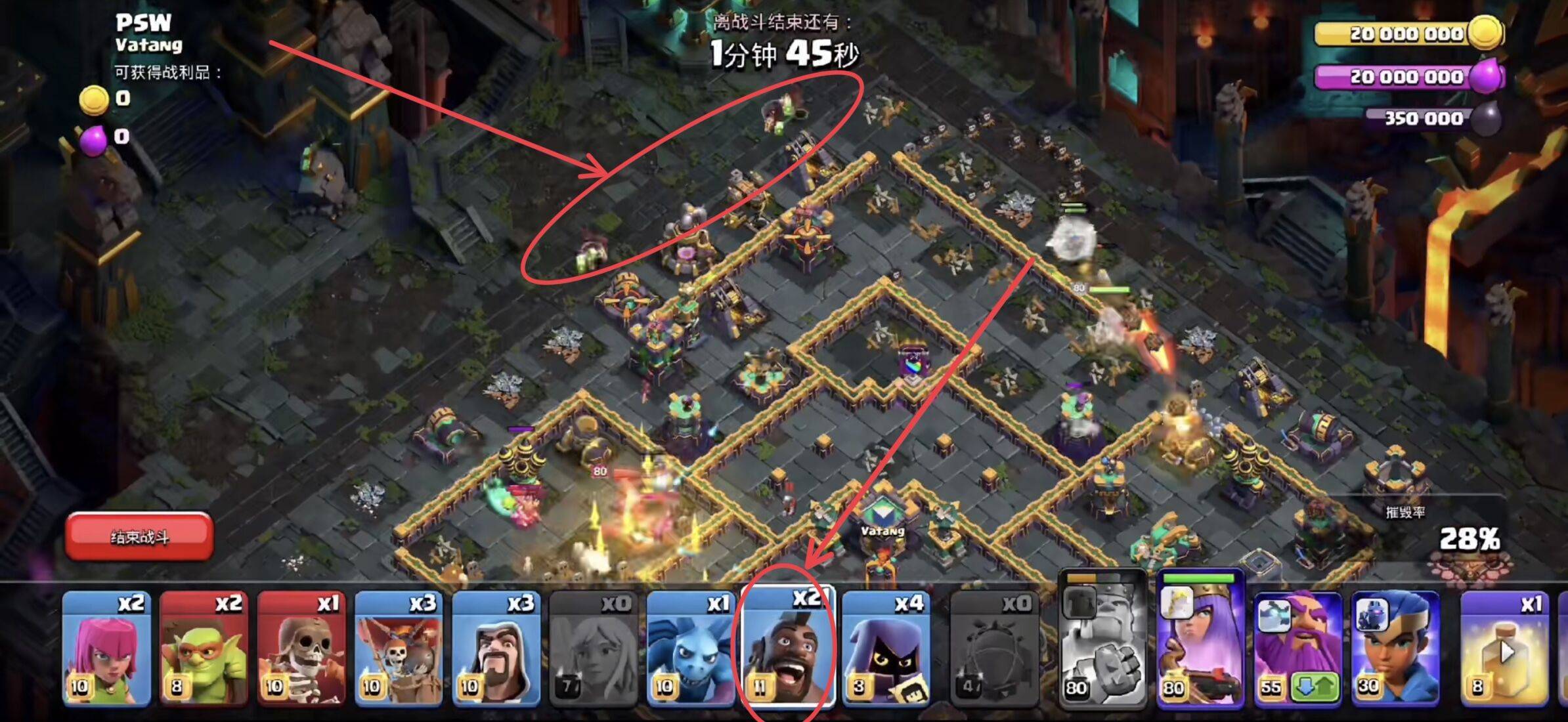Select the Archer troop card
The image size is (1568, 722).
click(x=106, y=648)
